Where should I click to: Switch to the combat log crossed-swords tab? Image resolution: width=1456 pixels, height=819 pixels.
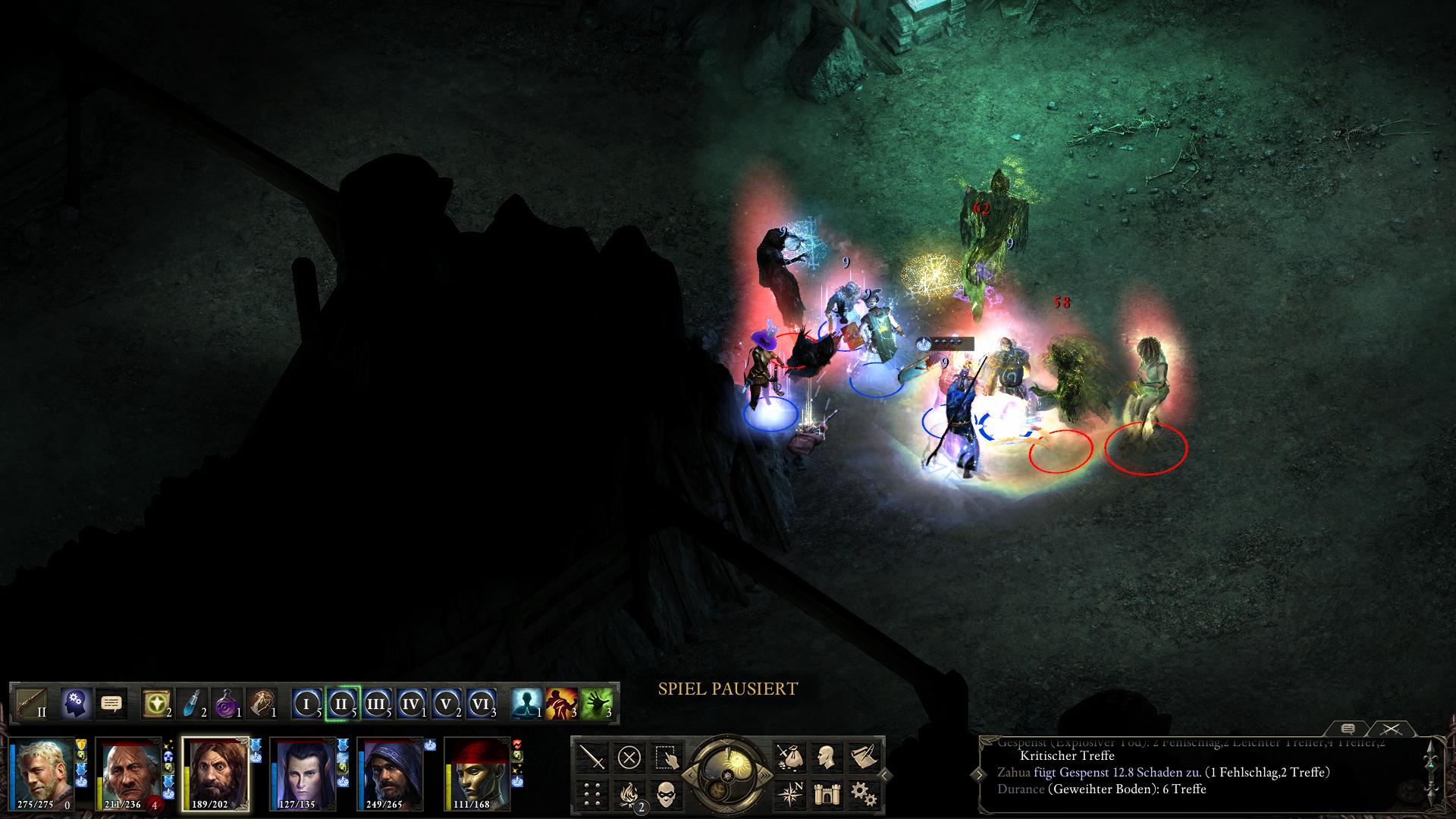[x=1390, y=729]
